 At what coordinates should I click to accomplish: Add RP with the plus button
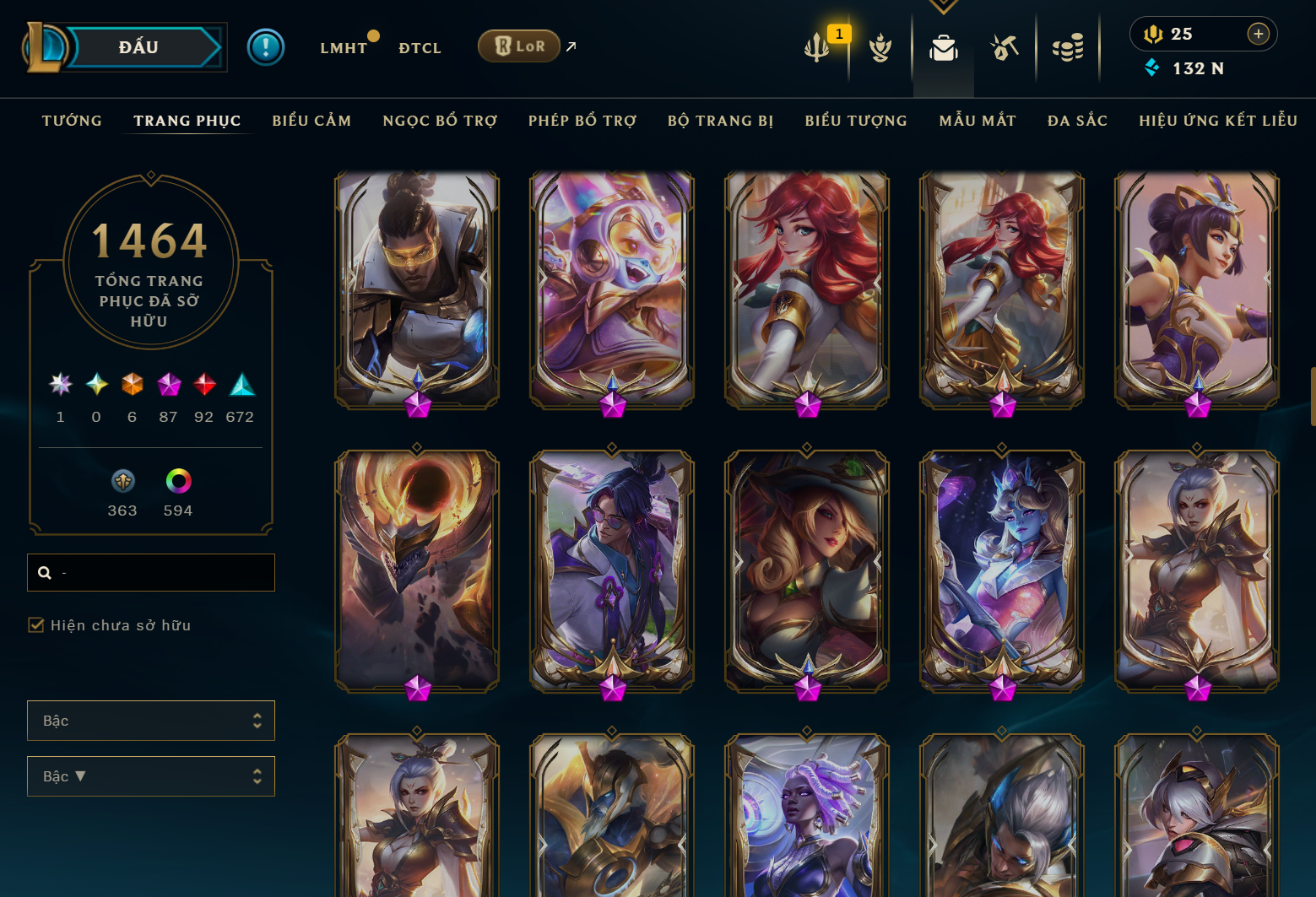point(1258,34)
